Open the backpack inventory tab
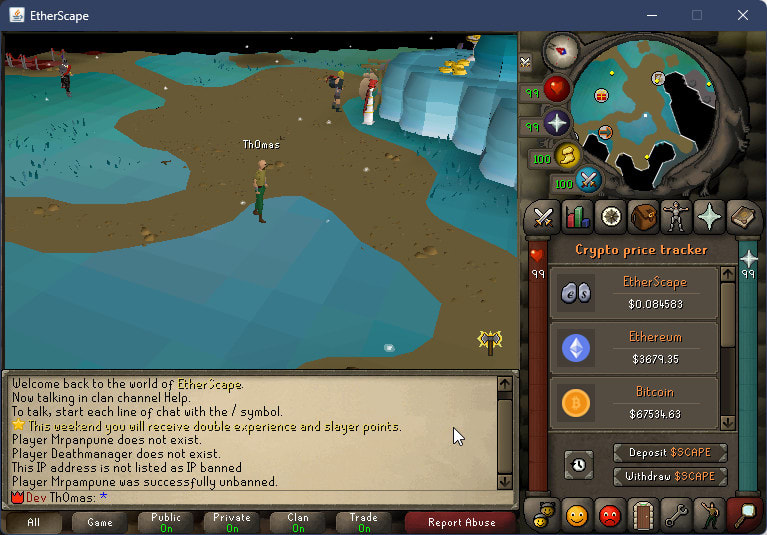This screenshot has width=767, height=535. point(643,216)
